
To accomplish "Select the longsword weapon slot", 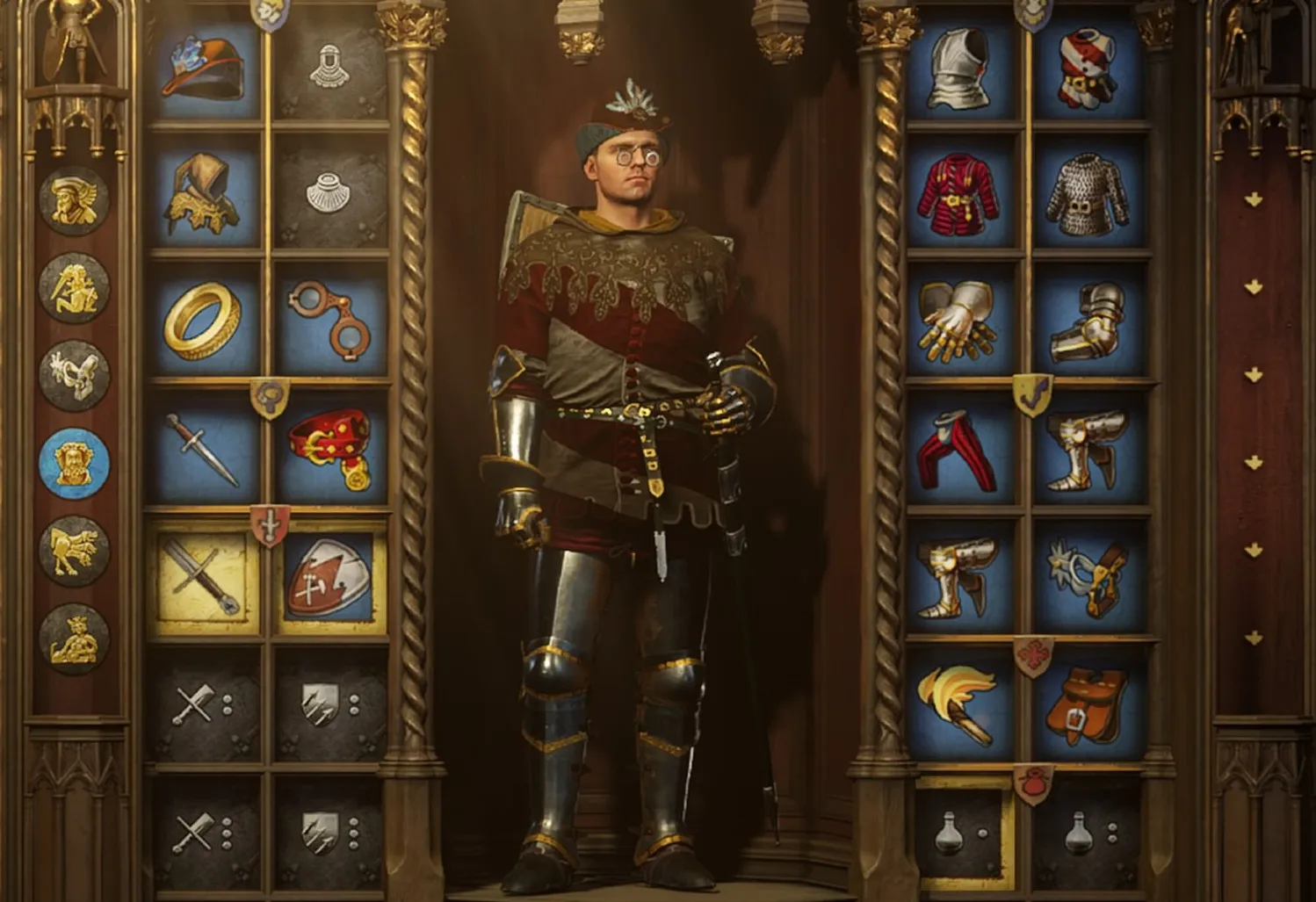I will point(204,577).
